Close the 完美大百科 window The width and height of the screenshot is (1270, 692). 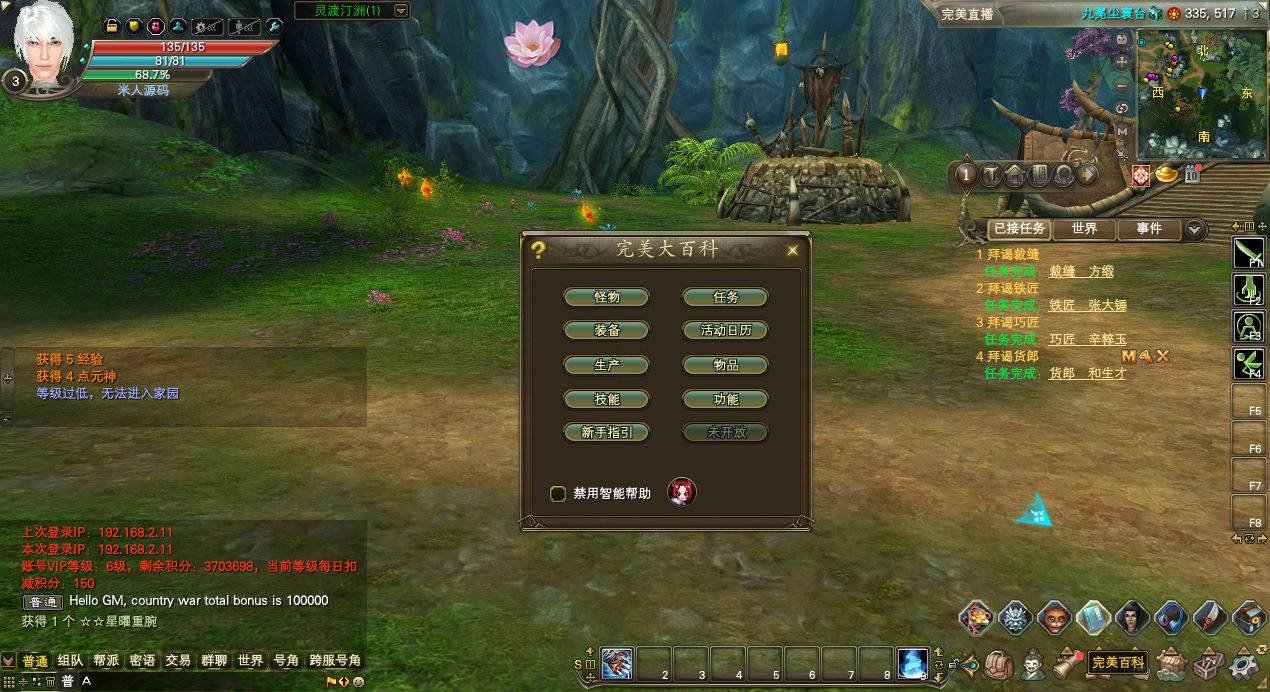pos(793,250)
